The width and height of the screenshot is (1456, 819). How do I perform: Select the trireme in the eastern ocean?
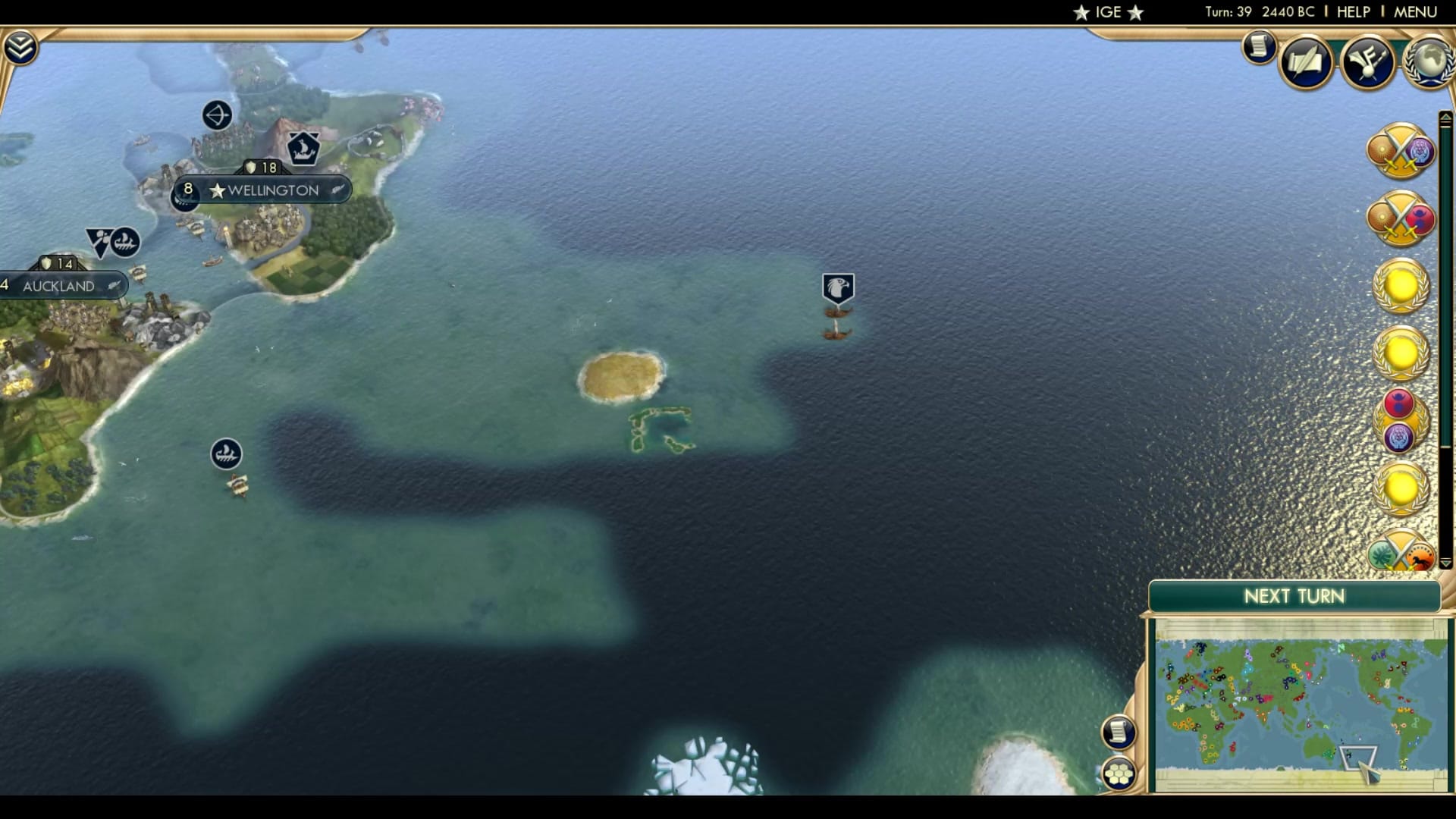click(836, 287)
